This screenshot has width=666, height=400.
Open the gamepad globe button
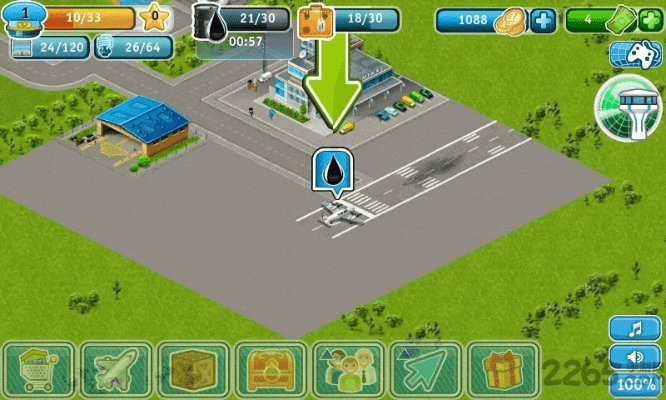pyautogui.click(x=629, y=59)
